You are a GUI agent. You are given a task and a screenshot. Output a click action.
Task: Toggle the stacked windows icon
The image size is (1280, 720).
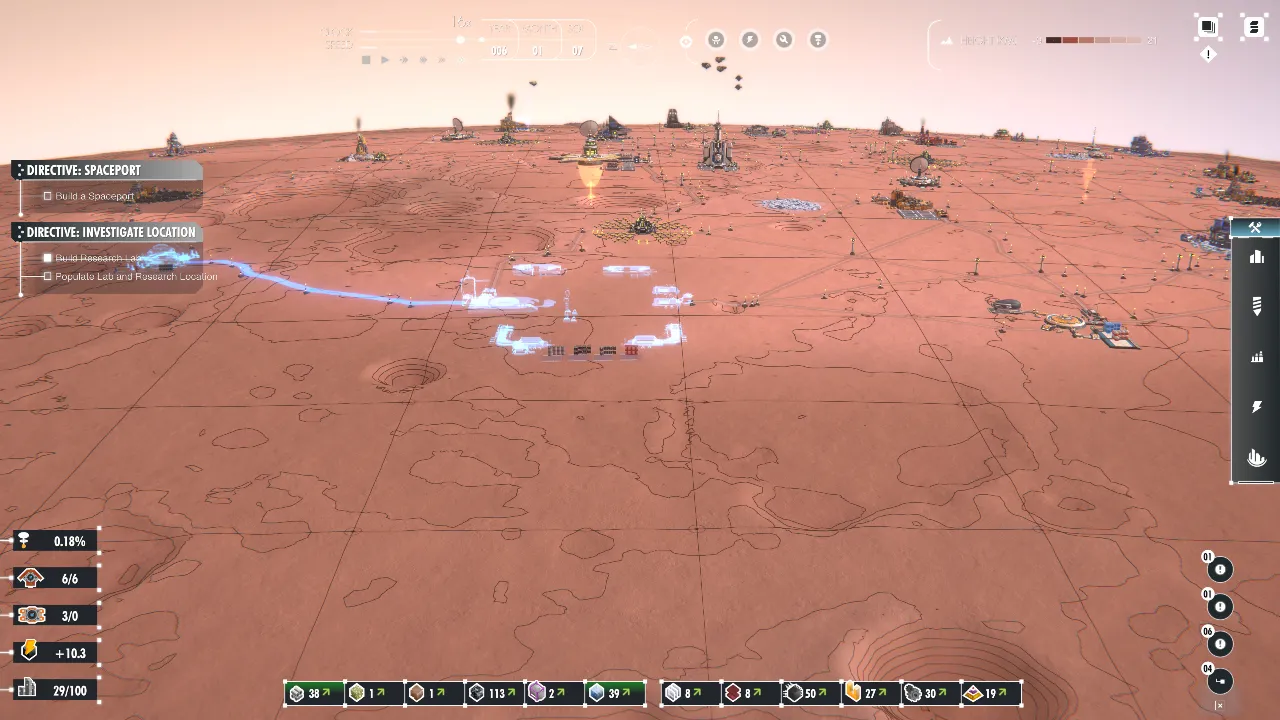point(1208,27)
